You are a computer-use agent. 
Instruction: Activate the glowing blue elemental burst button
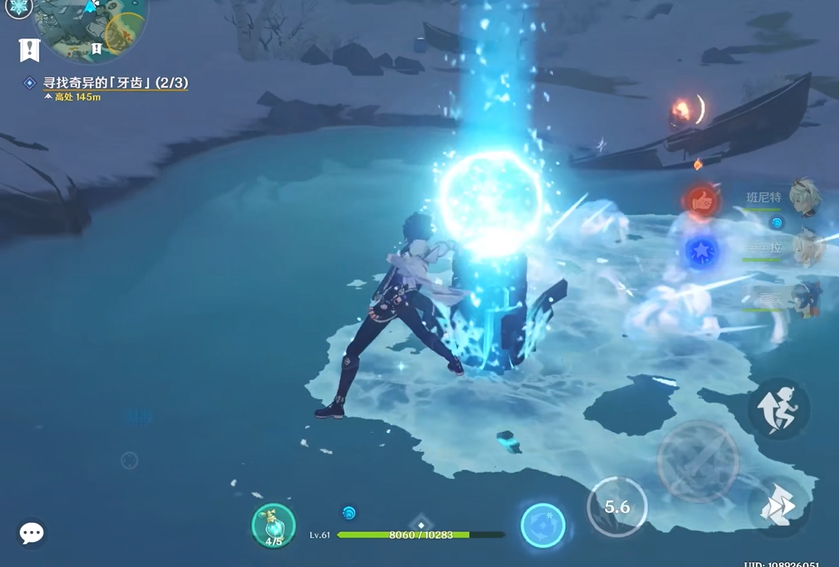click(x=543, y=525)
